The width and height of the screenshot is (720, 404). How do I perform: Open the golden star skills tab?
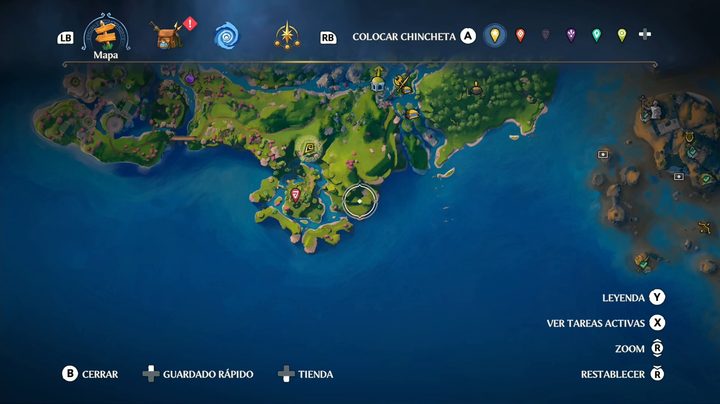click(286, 36)
